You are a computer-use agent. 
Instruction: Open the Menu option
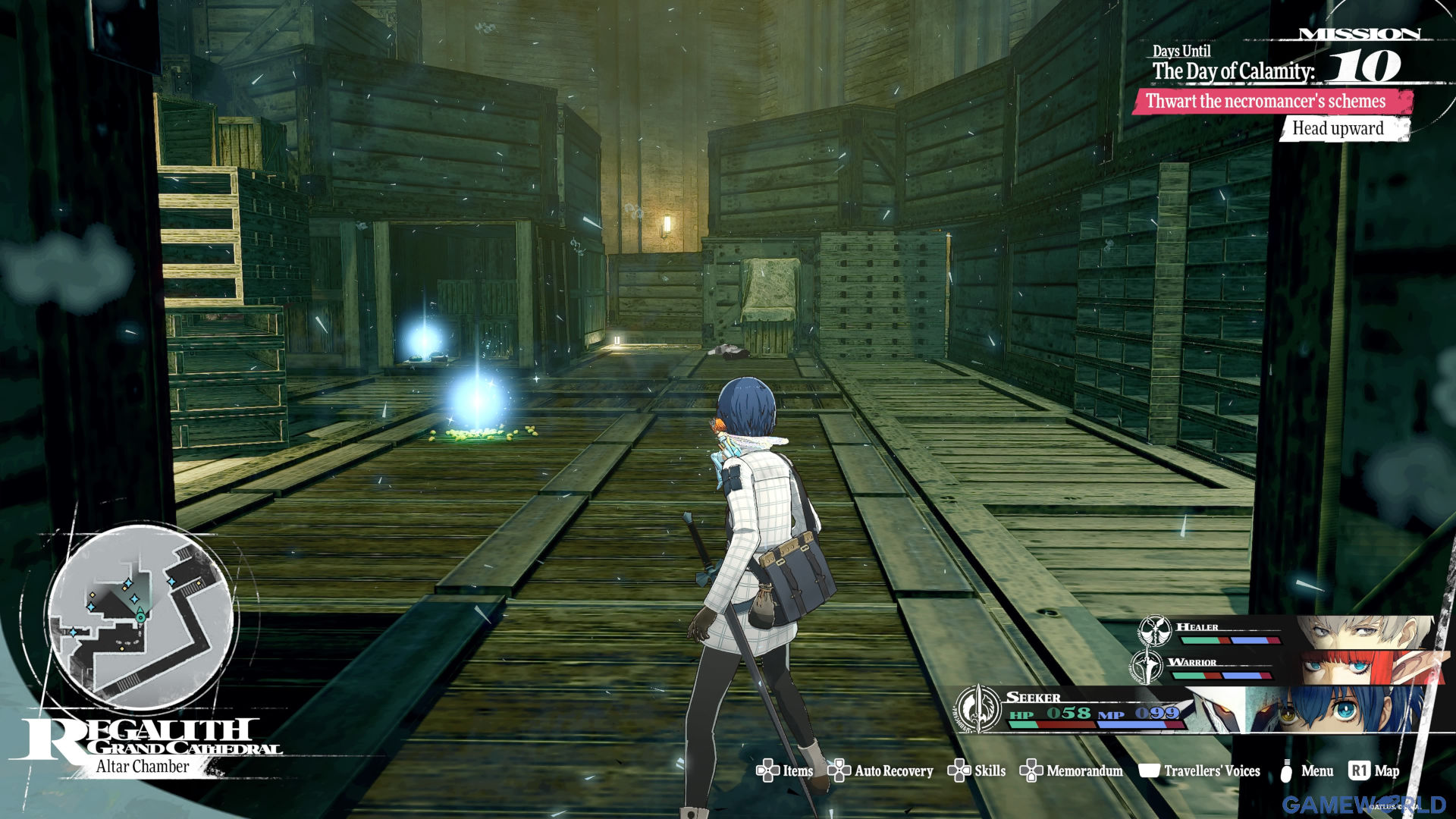[1307, 770]
